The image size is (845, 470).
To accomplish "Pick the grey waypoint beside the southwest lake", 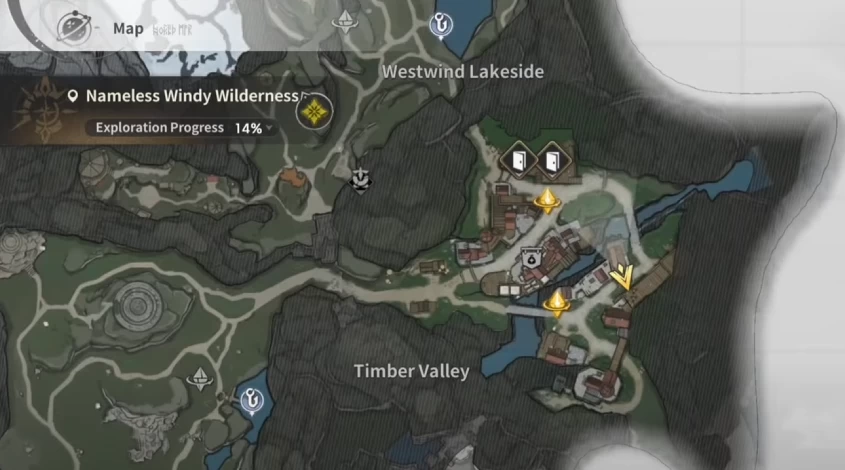I will pyautogui.click(x=203, y=378).
